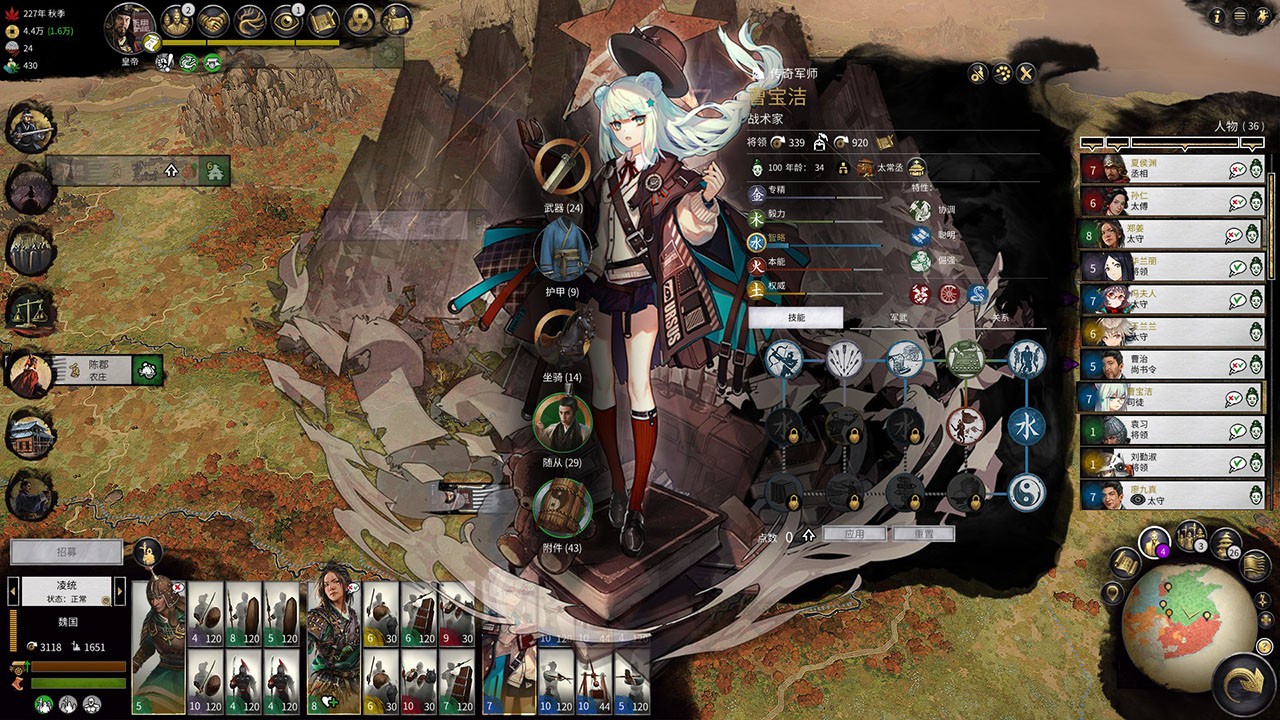The image size is (1280, 720).
Task: Open the 护甲 (9) armor slot
Action: click(x=562, y=251)
